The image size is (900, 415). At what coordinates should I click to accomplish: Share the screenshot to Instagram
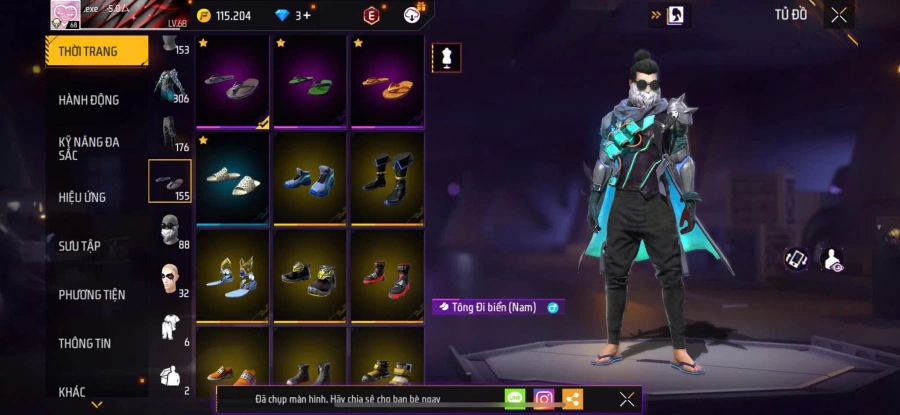(x=544, y=399)
